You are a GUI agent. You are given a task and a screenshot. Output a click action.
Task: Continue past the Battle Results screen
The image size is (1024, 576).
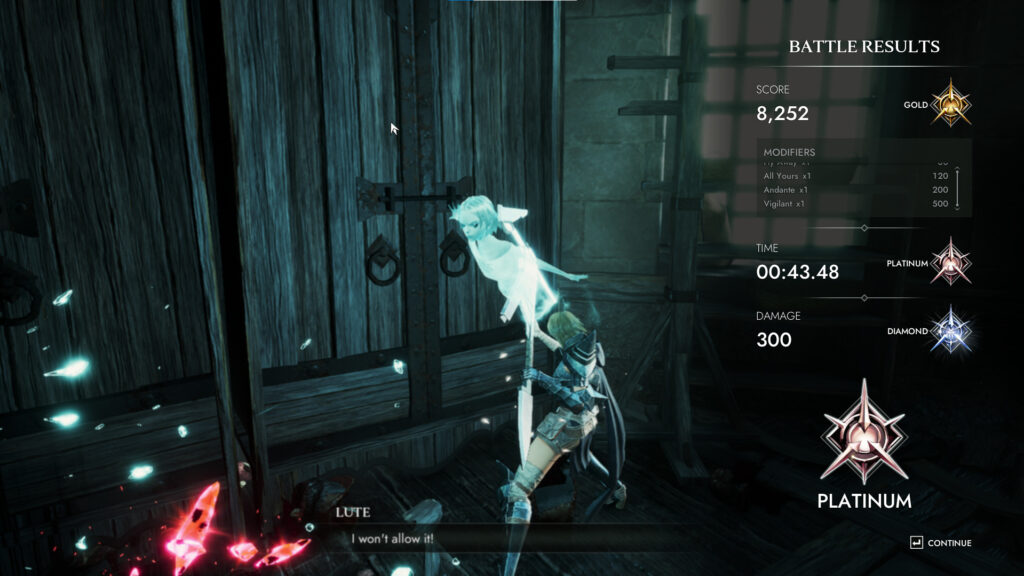(x=940, y=543)
